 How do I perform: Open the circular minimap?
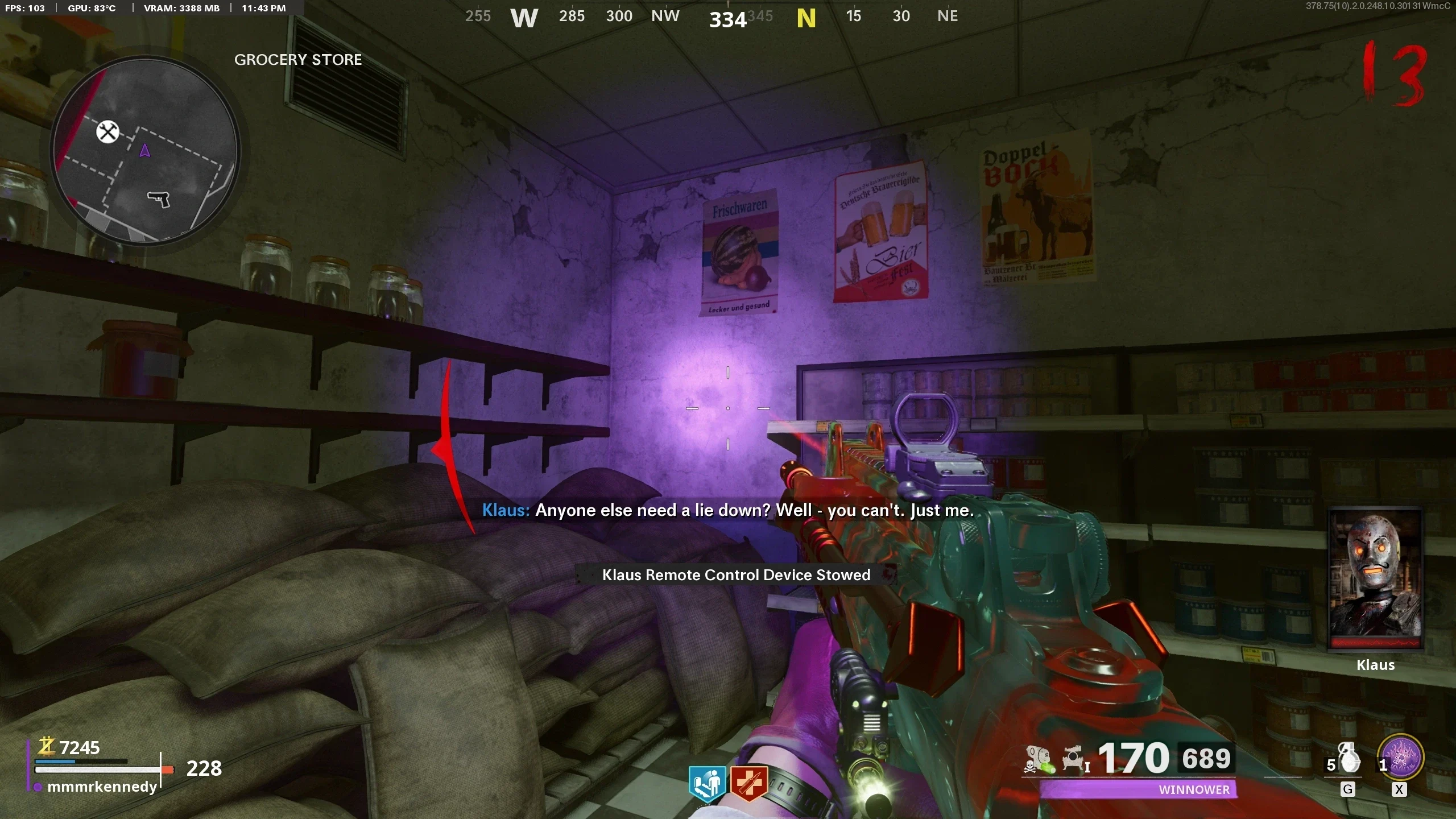pos(145,151)
